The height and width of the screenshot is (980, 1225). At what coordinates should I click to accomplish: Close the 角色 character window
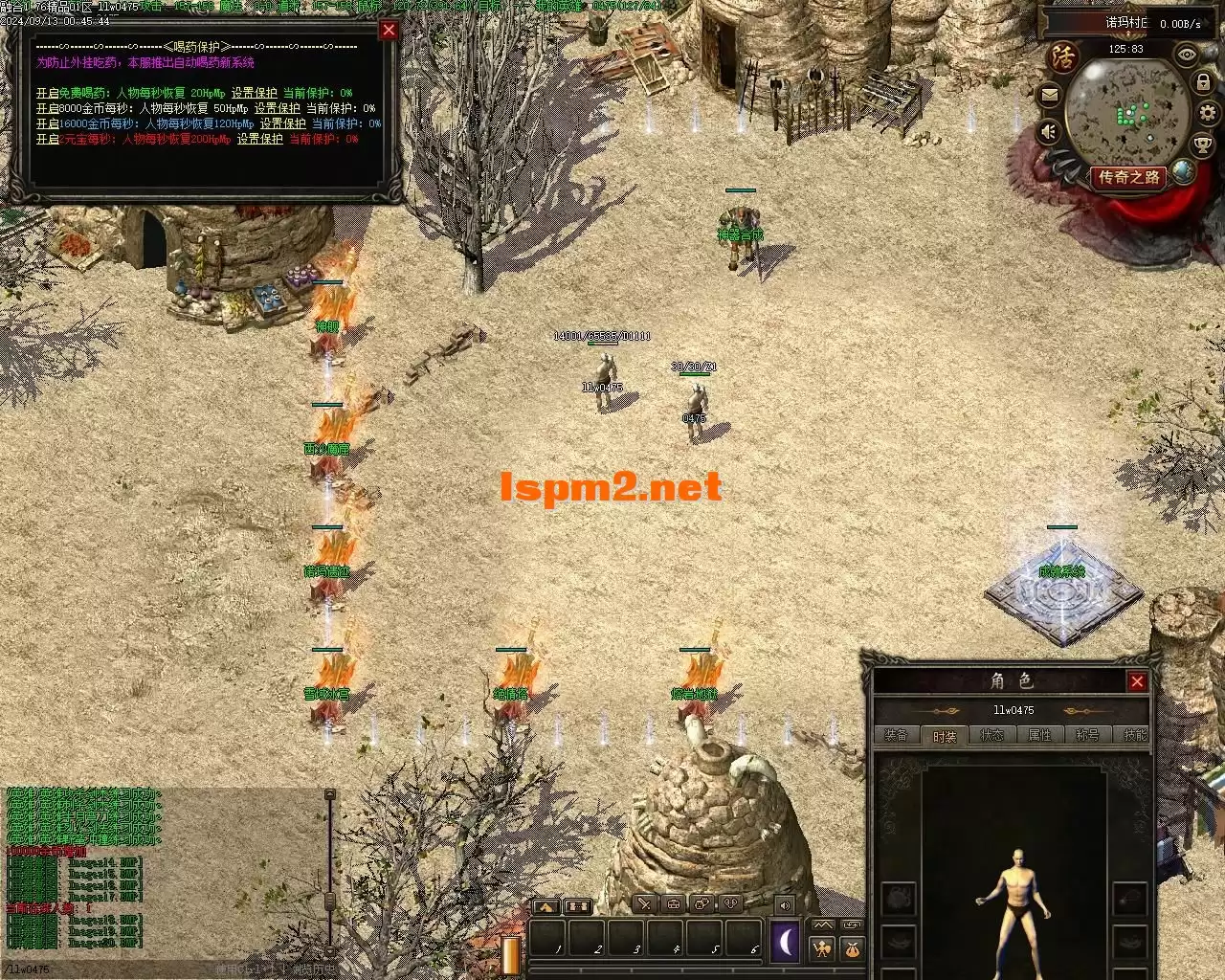1137,681
